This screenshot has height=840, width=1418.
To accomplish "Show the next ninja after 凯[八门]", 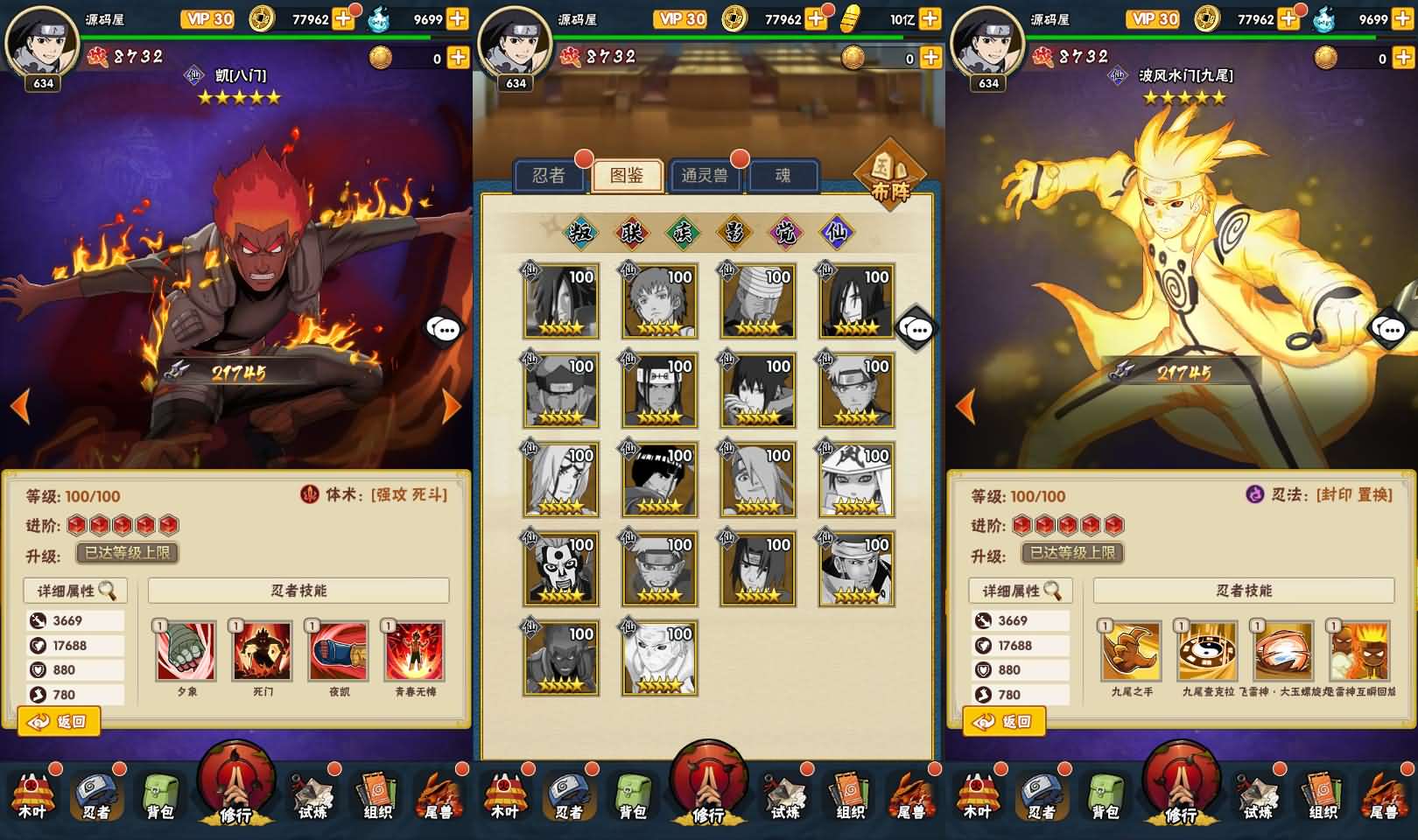I will (452, 406).
